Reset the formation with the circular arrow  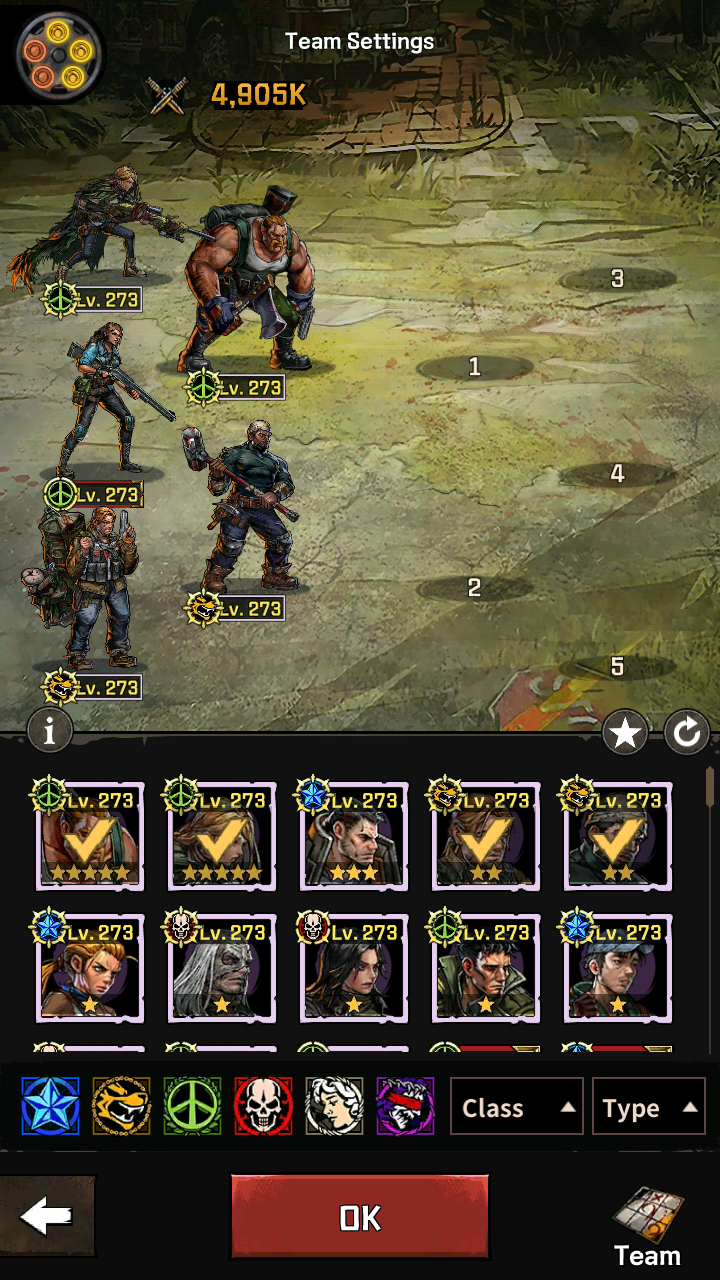[687, 735]
